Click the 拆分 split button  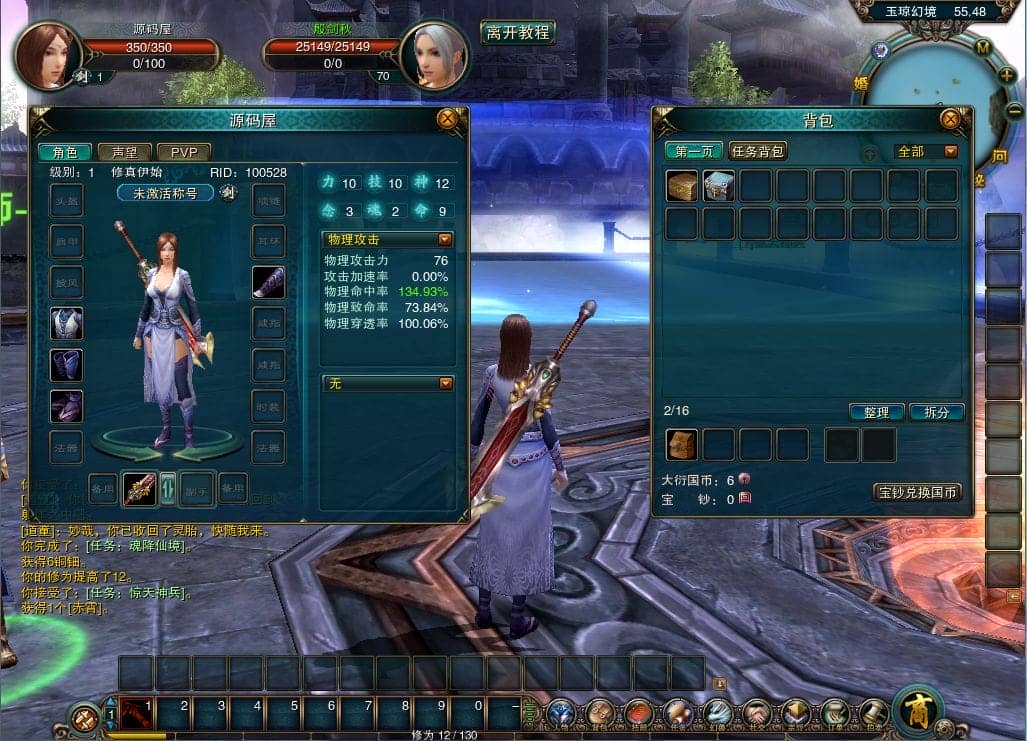[x=937, y=412]
